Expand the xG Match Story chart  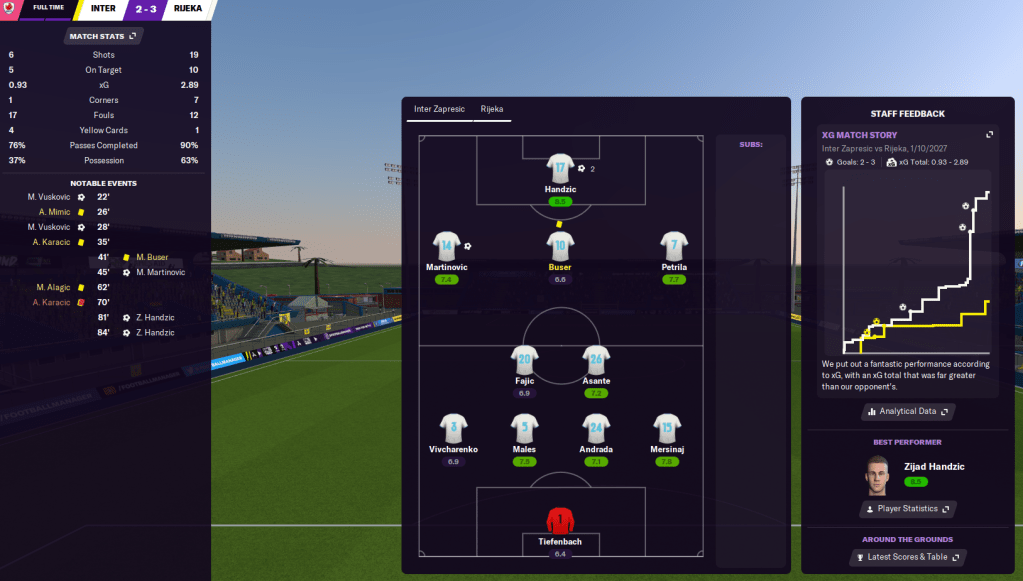pos(989,135)
